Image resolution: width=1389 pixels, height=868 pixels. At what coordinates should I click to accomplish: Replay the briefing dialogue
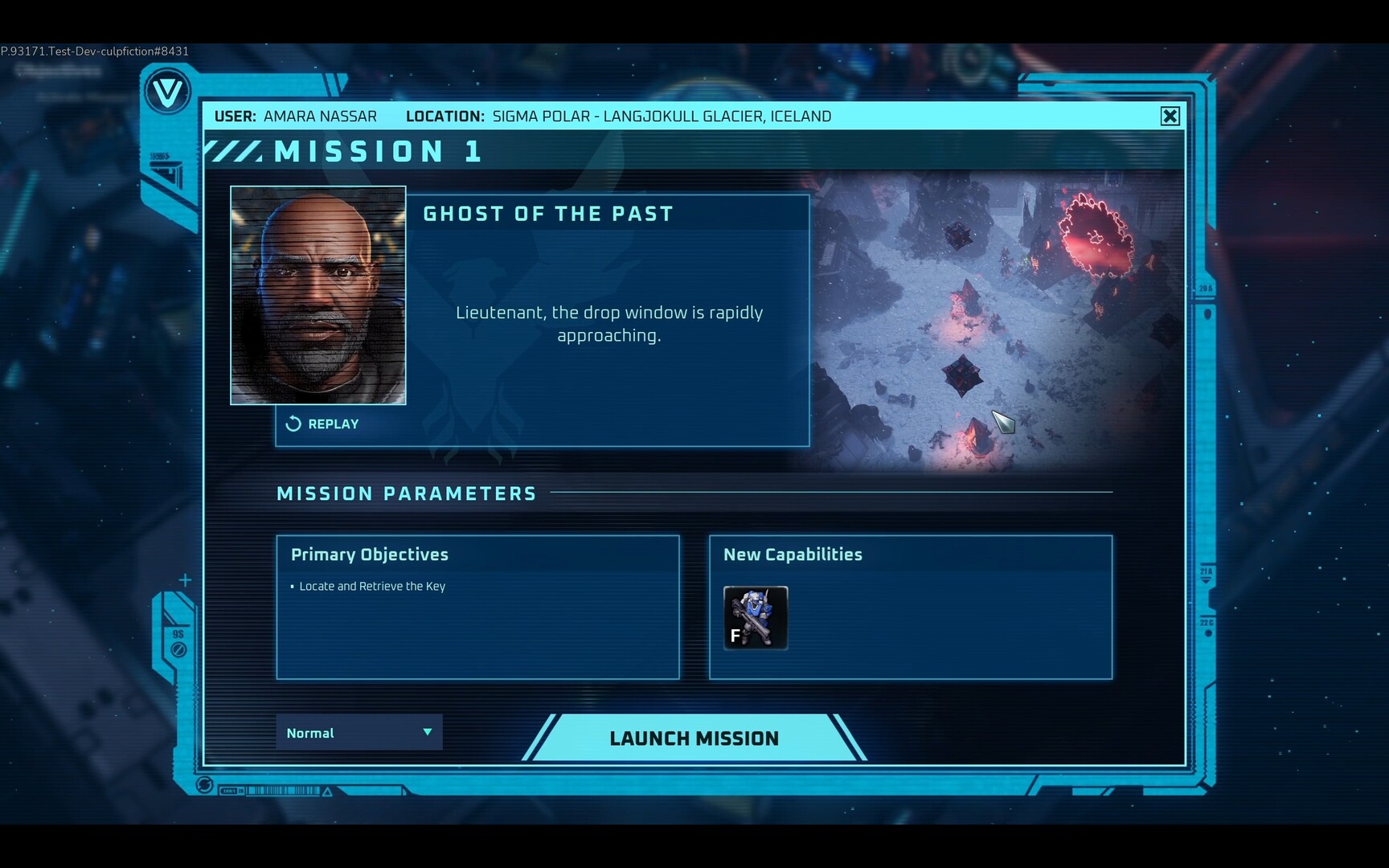click(322, 424)
